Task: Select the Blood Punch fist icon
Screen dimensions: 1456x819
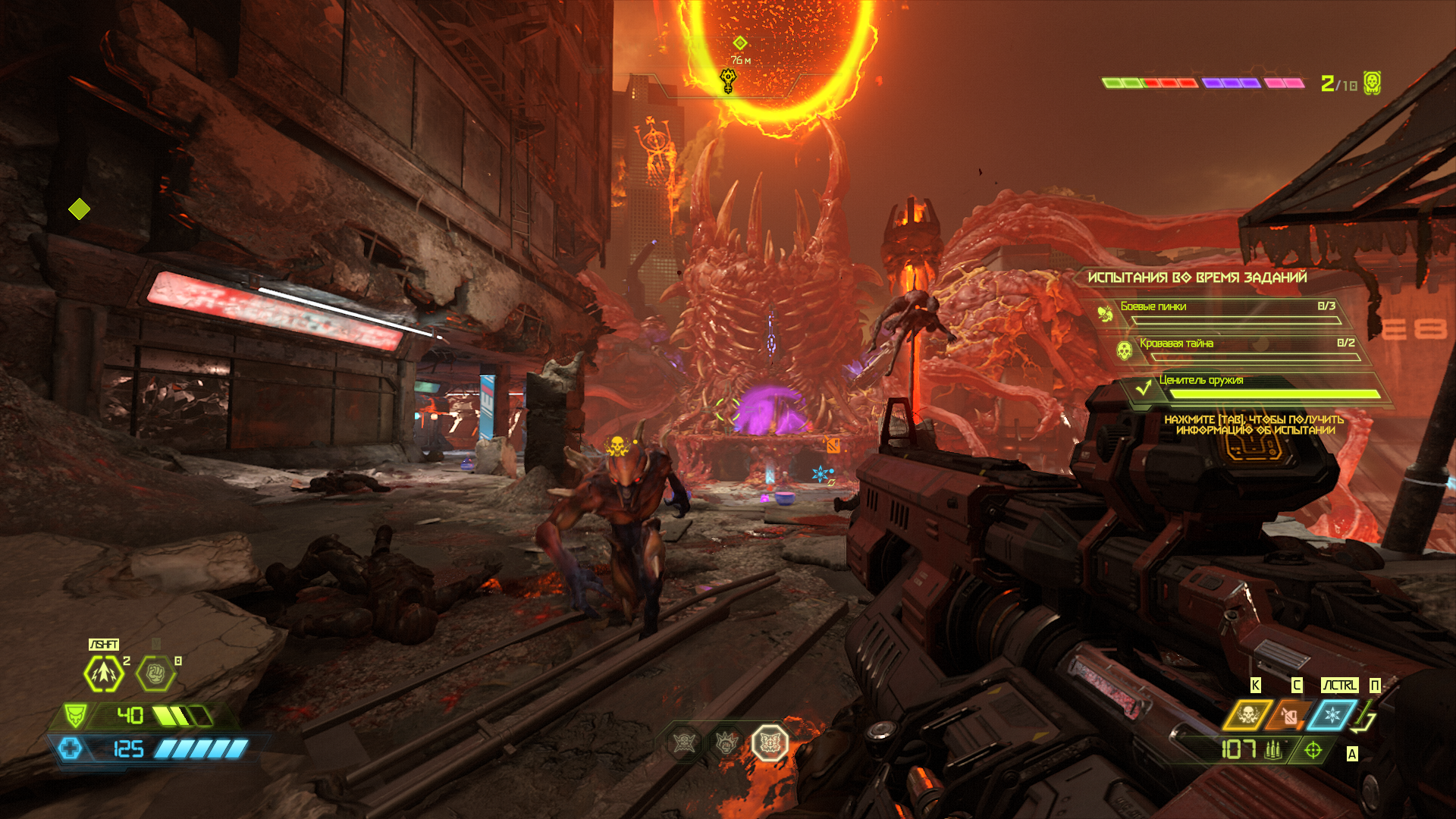Action: [x=155, y=673]
